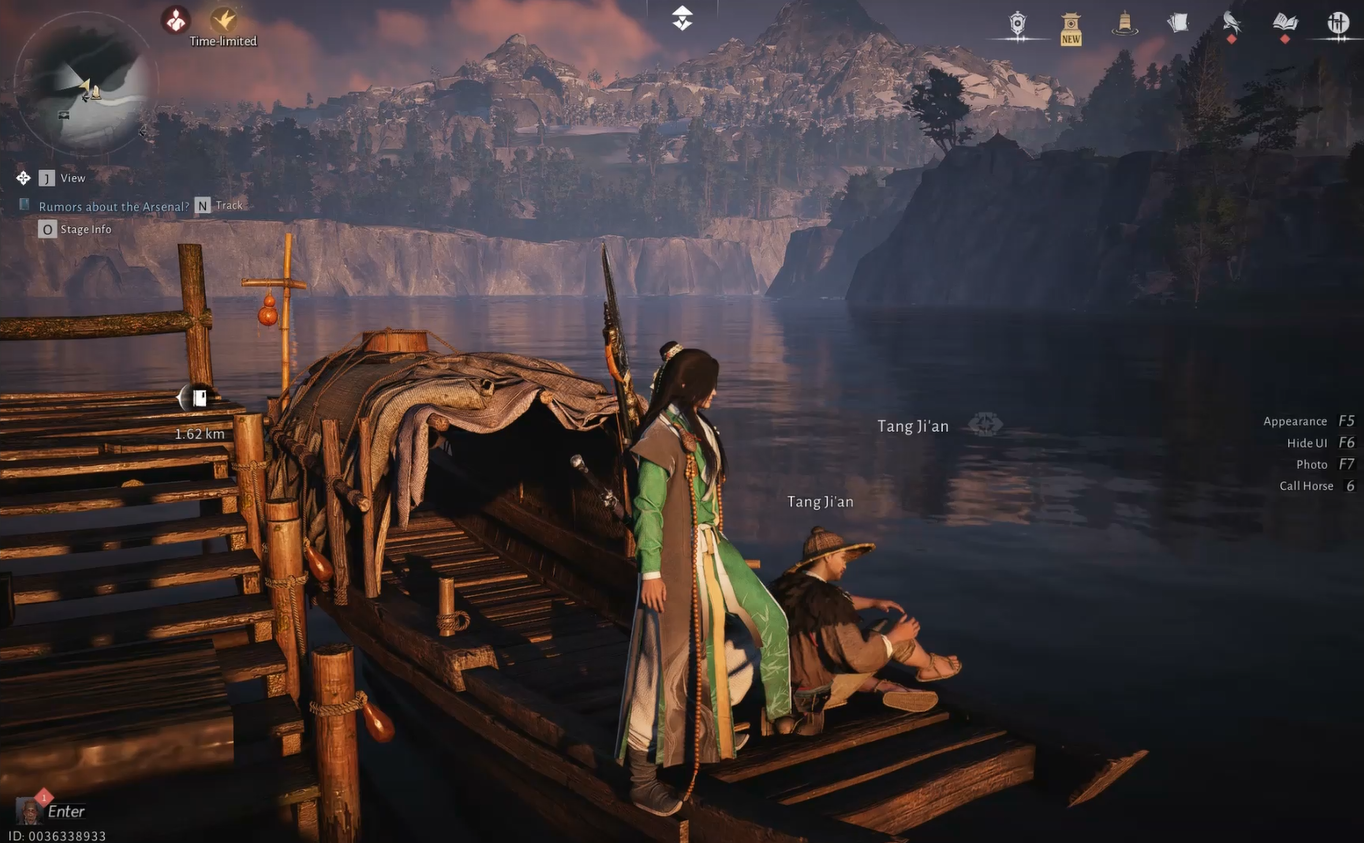Image resolution: width=1364 pixels, height=843 pixels.
Task: Click the ascend arrows icon at top center
Action: click(x=682, y=17)
